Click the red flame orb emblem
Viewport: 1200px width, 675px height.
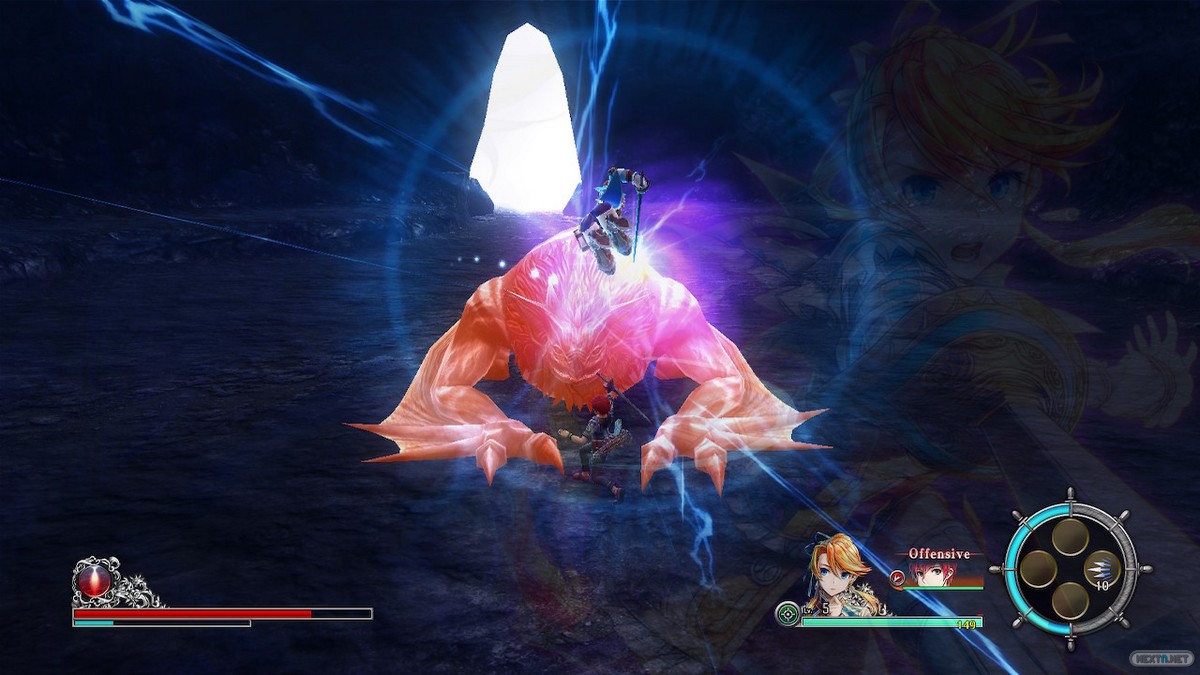pyautogui.click(x=93, y=581)
